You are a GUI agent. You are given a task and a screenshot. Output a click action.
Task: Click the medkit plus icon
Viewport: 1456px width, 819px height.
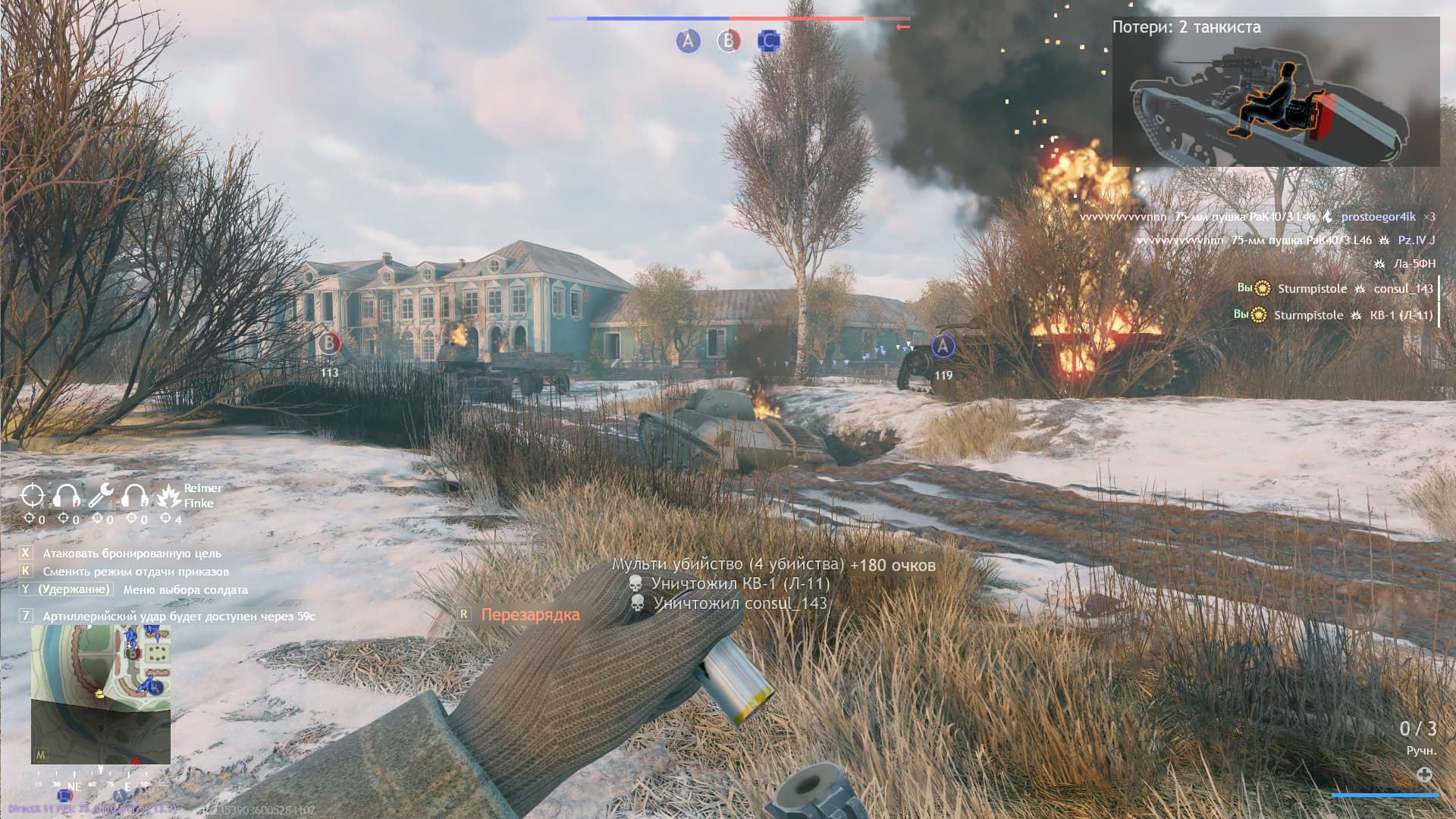(x=1424, y=774)
